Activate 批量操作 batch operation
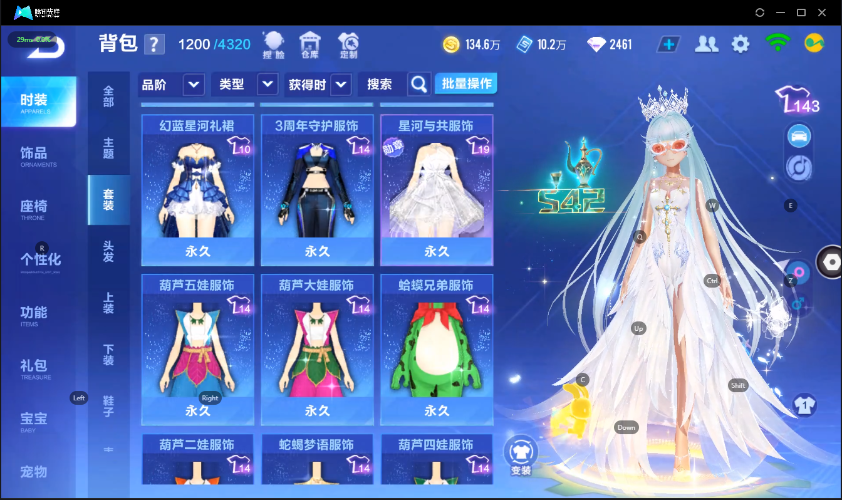This screenshot has width=842, height=500. 466,84
